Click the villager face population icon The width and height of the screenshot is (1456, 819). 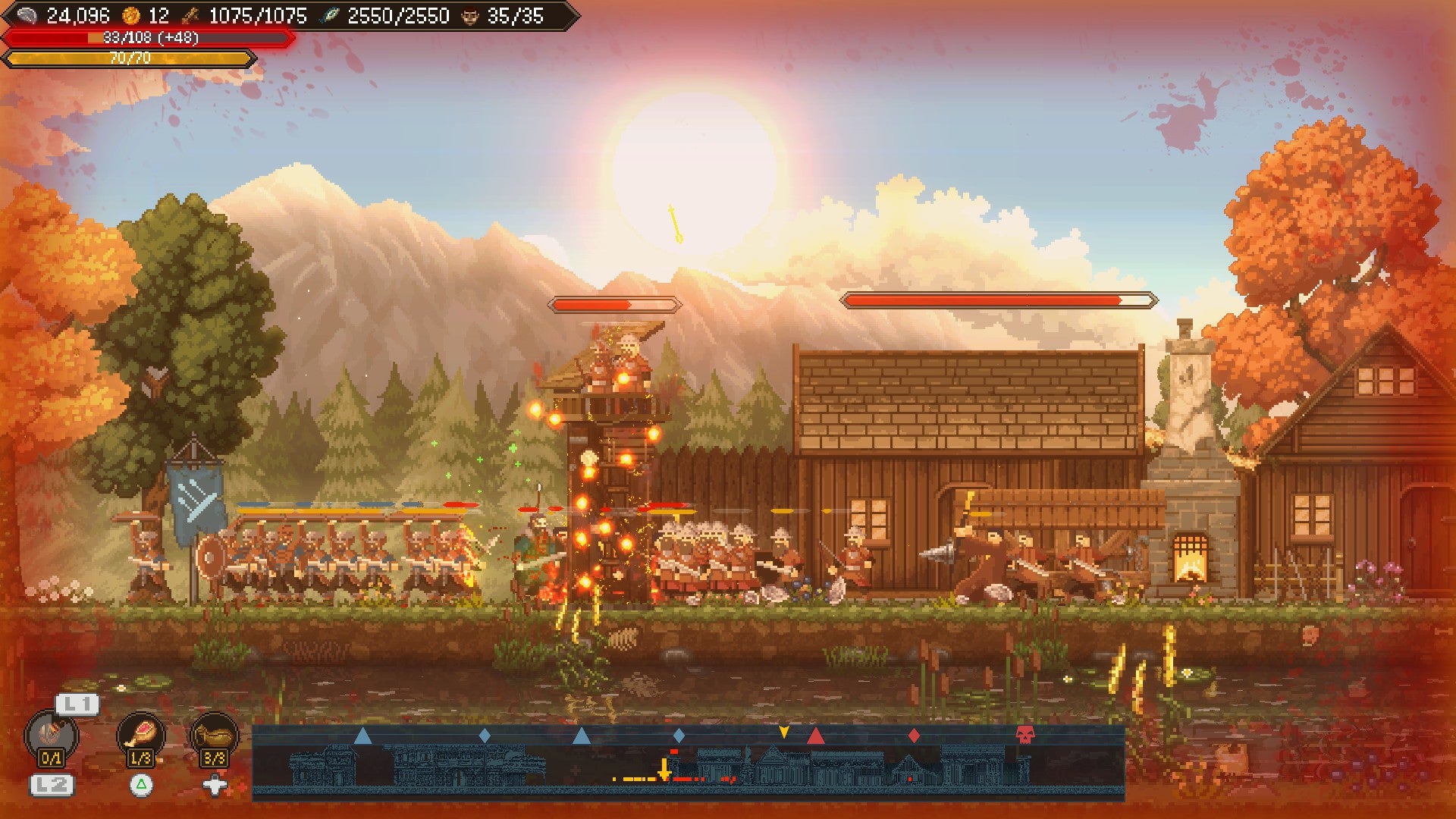point(470,15)
